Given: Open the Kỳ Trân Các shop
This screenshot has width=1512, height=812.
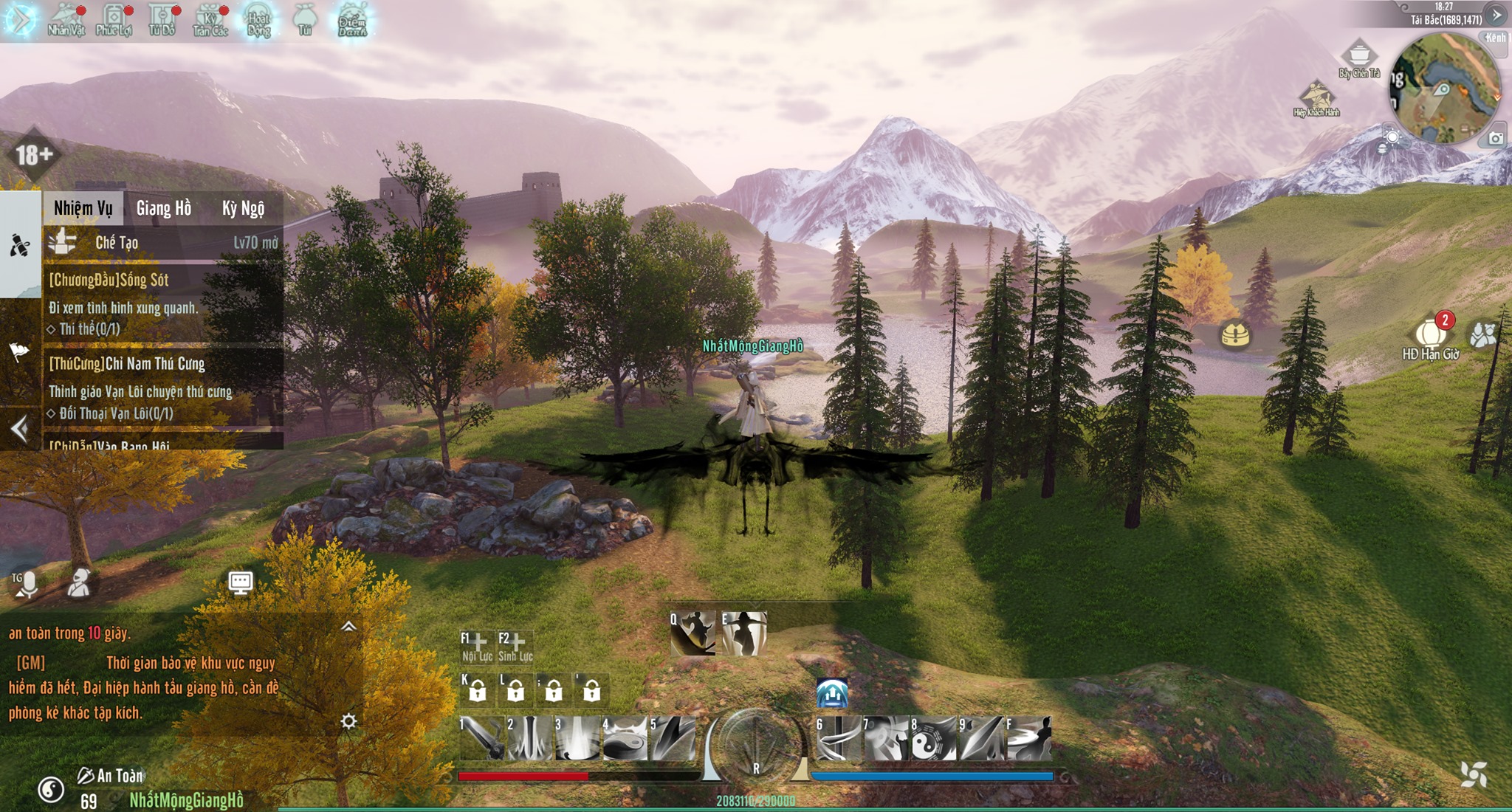Looking at the screenshot, I should [x=210, y=20].
